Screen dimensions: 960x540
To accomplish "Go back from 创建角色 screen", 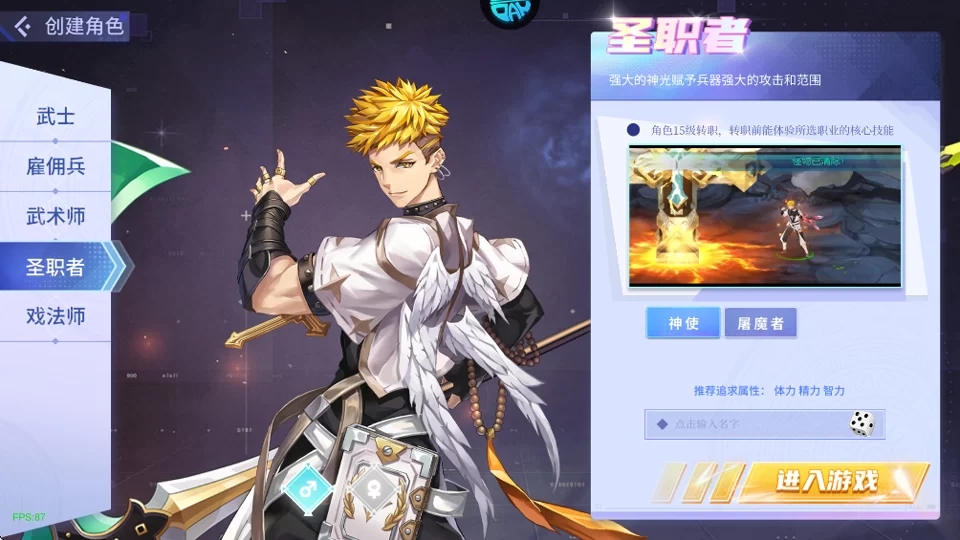I will [23, 26].
